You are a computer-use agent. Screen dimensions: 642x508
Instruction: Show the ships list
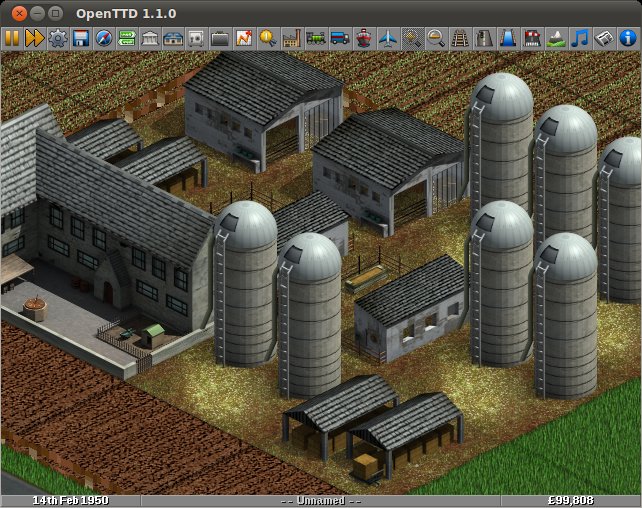pos(363,38)
